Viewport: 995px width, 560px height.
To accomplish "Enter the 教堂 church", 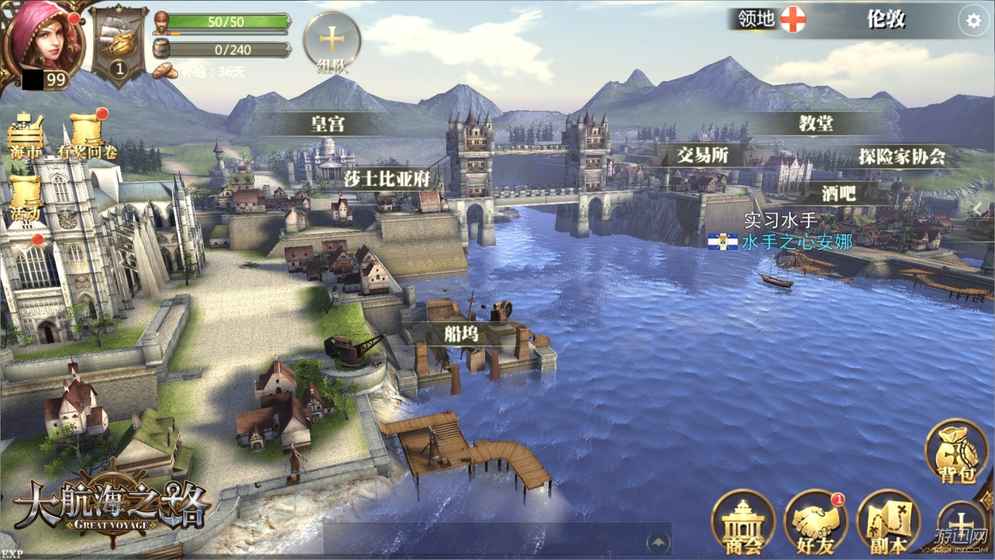I will point(816,123).
